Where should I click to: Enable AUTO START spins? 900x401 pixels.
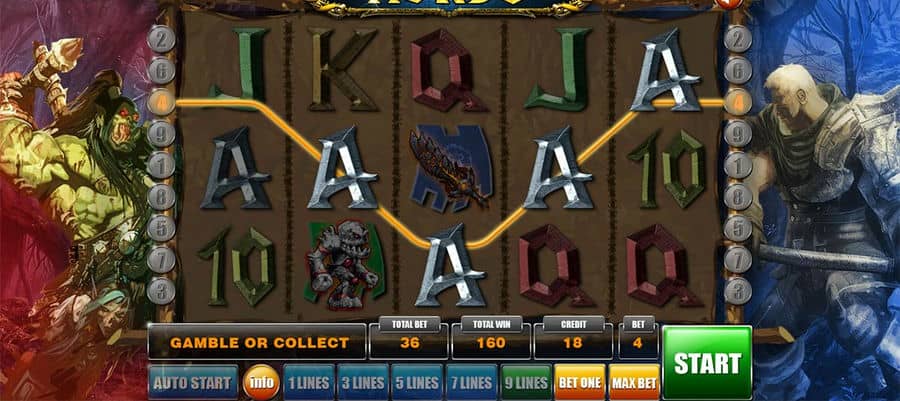tap(193, 382)
